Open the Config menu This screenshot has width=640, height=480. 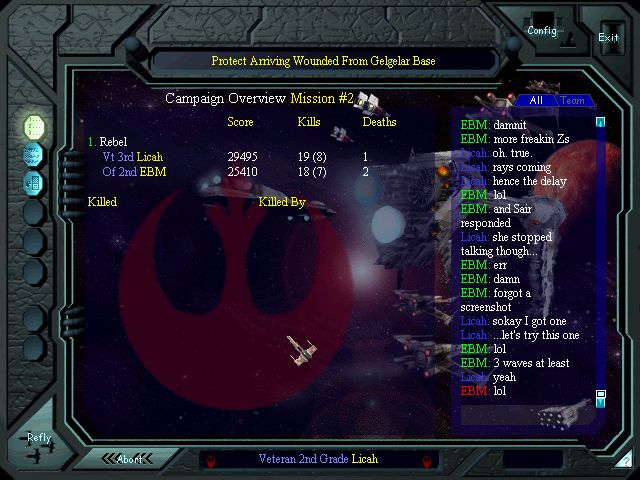click(x=542, y=30)
